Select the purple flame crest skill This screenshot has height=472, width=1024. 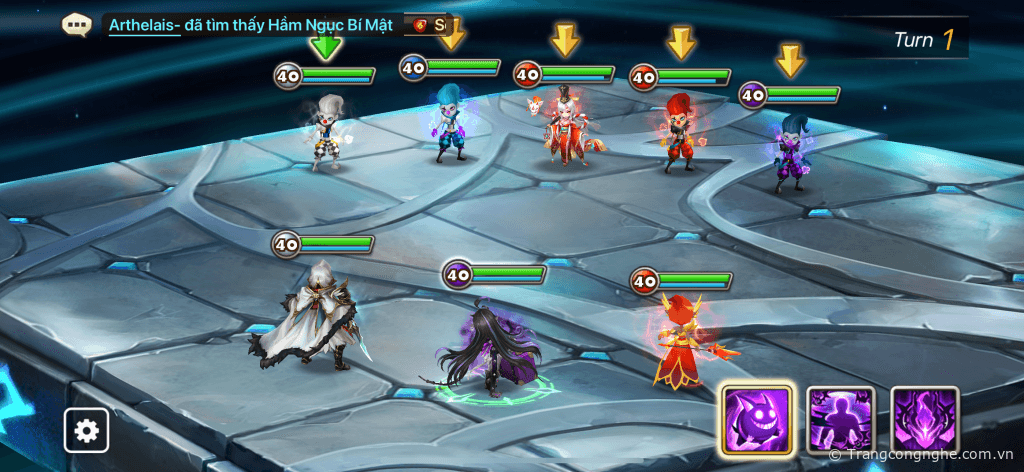click(925, 419)
